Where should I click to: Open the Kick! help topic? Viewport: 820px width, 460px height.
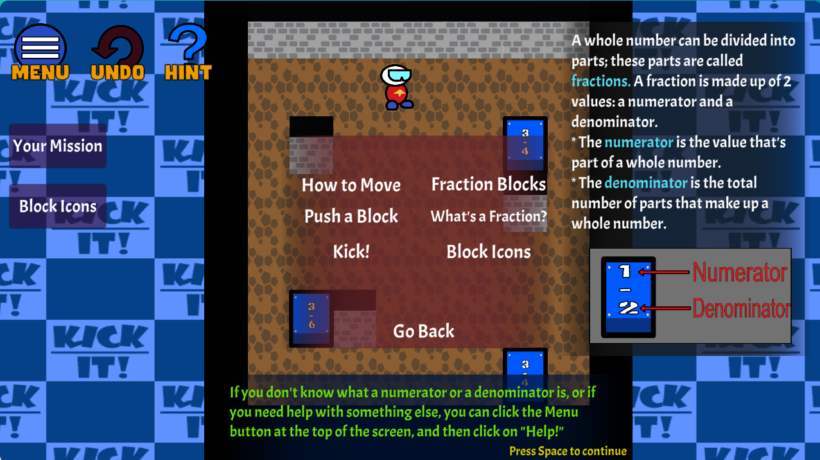tap(351, 251)
